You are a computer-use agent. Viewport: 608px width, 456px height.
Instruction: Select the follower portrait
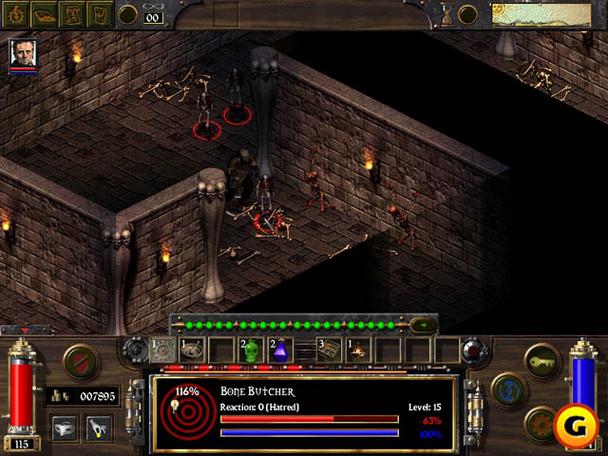tap(22, 54)
